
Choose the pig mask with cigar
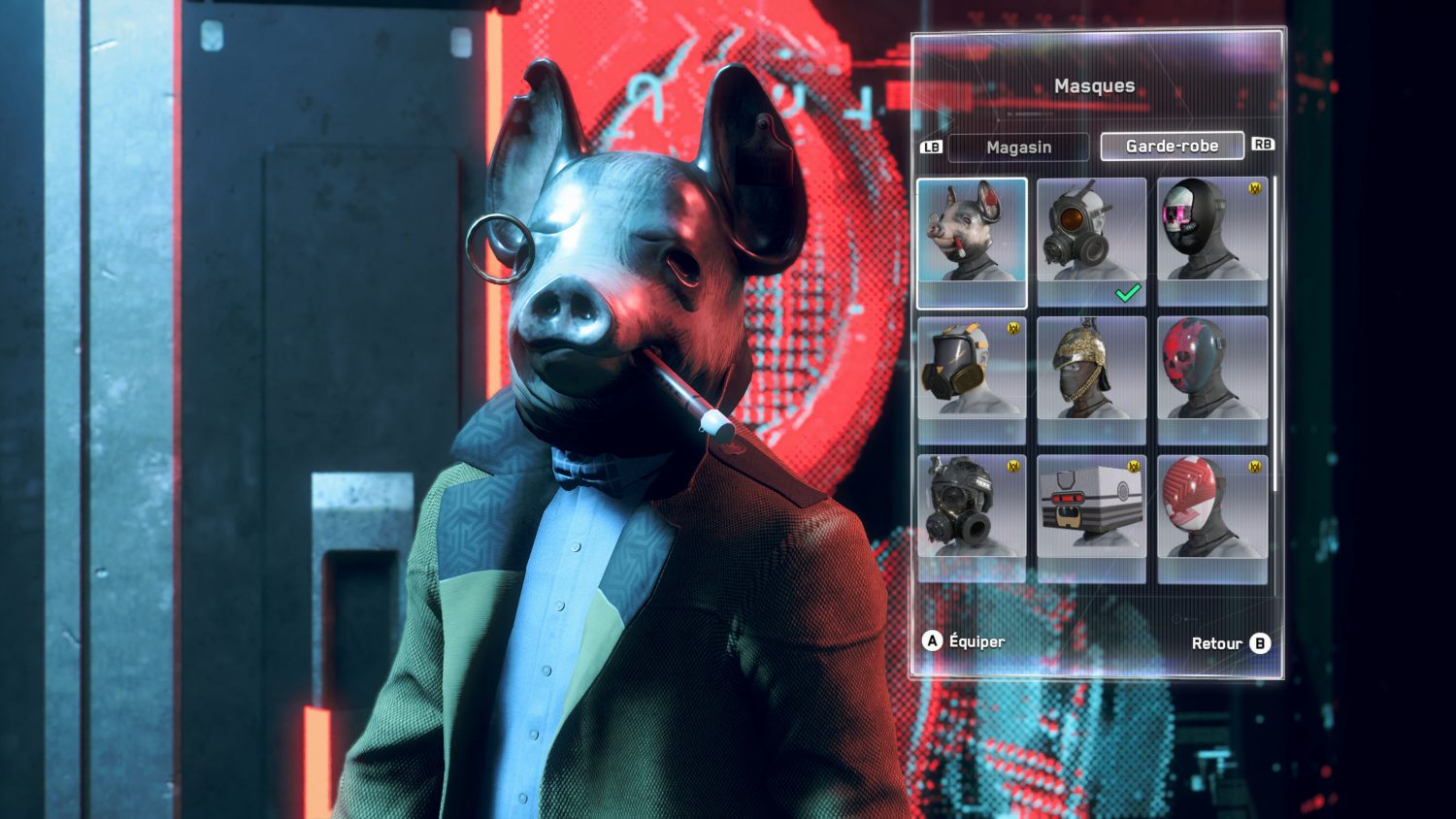point(972,242)
